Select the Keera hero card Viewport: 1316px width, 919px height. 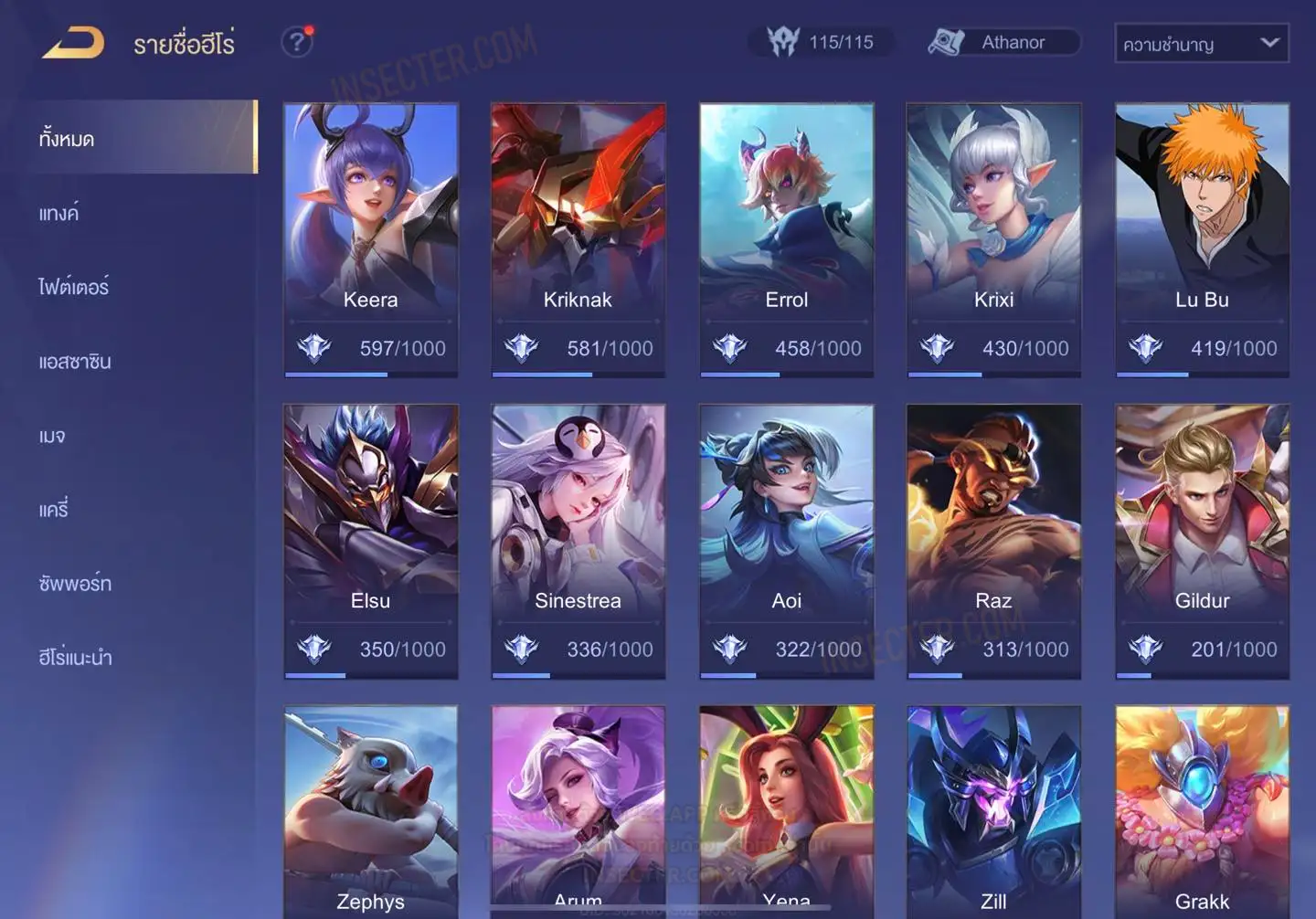[x=370, y=239]
